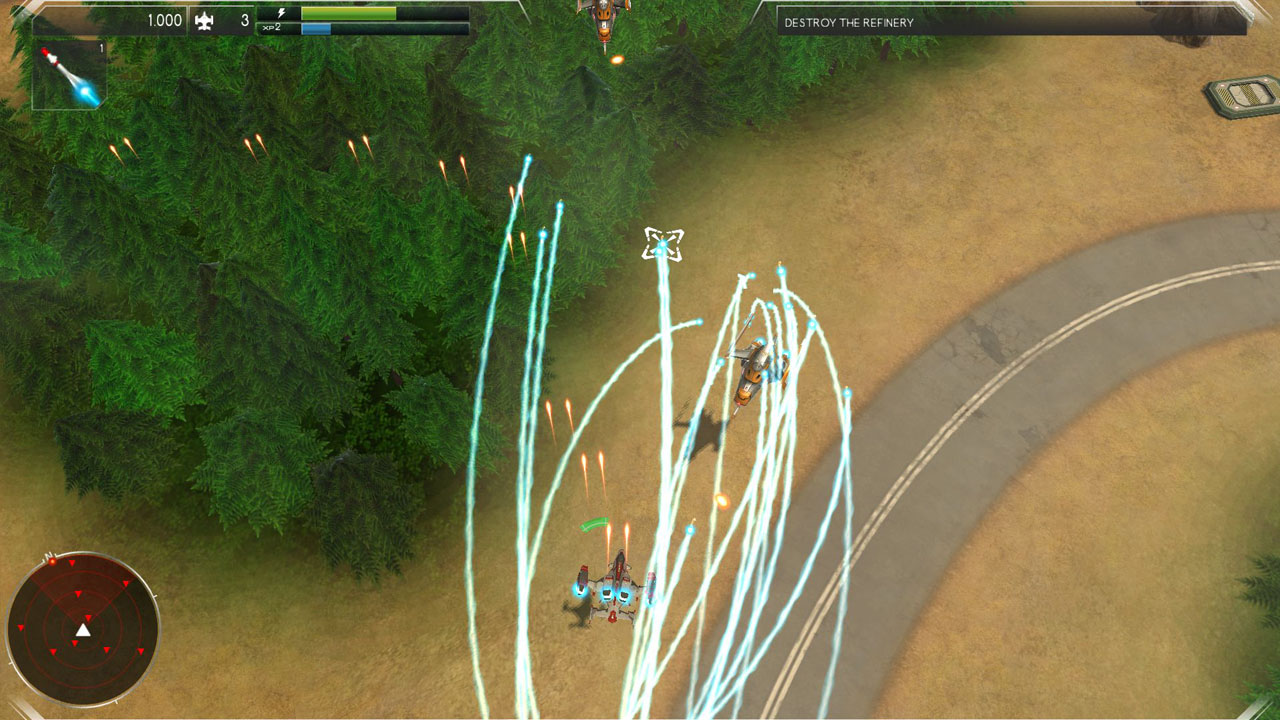
Task: Select the player triangle on the radar
Action: (83, 630)
